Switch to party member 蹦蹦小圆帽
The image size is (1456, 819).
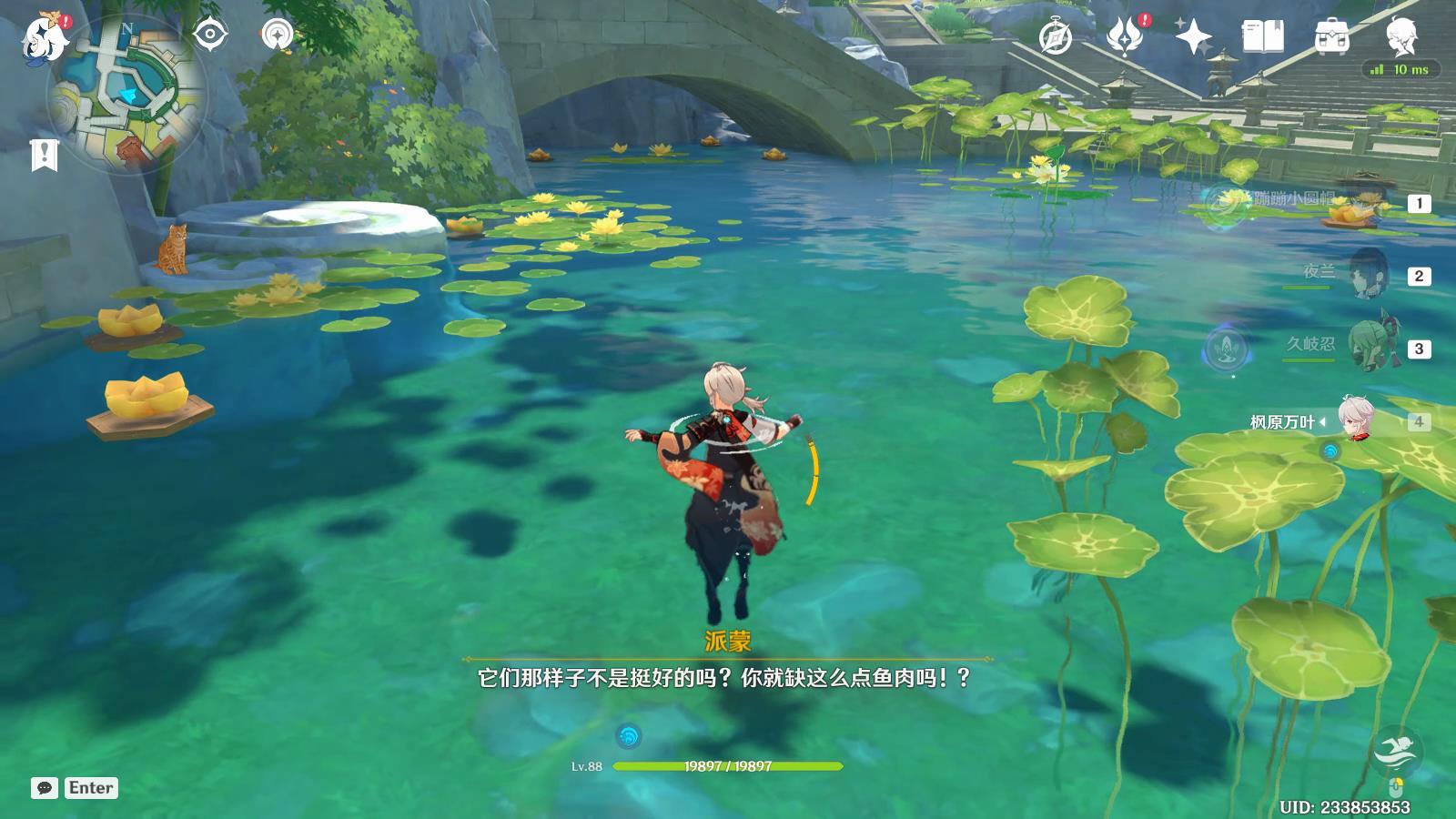tap(1363, 203)
